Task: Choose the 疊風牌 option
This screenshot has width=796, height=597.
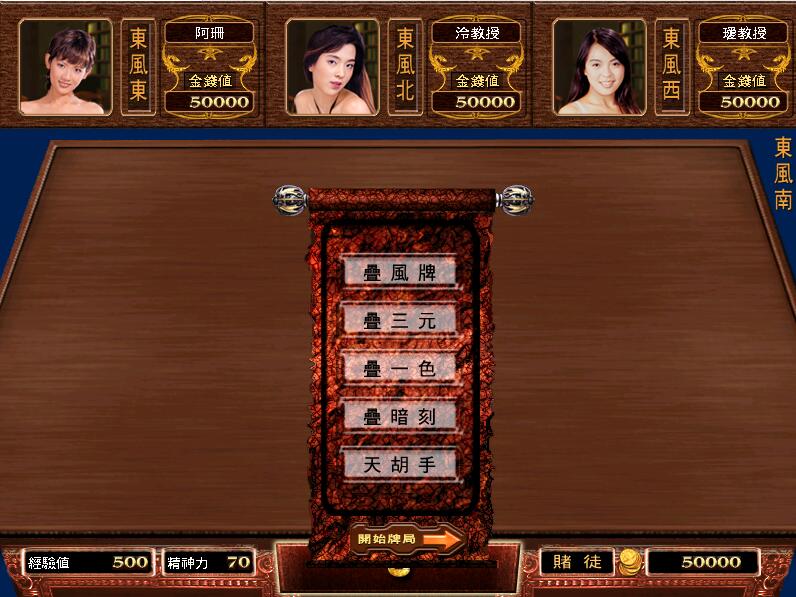Action: click(399, 272)
